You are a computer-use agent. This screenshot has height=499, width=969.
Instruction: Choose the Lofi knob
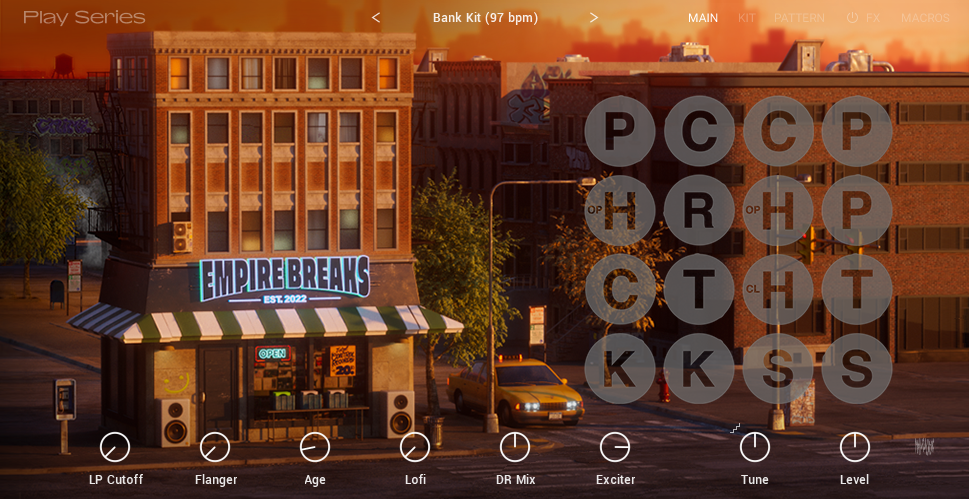pyautogui.click(x=415, y=447)
